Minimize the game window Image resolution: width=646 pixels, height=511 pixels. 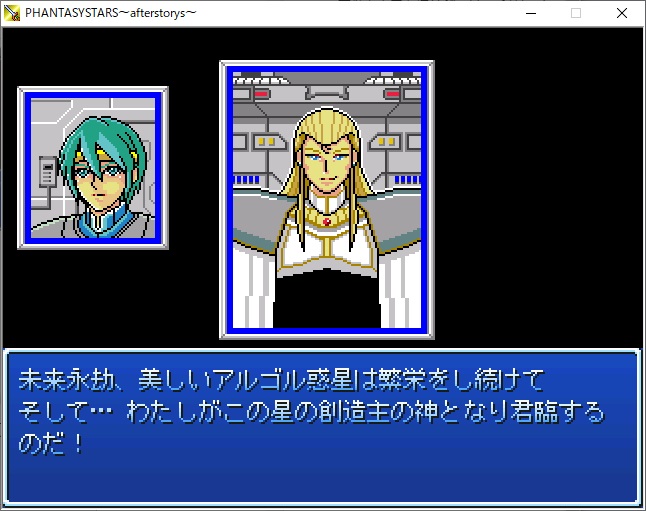[x=530, y=13]
